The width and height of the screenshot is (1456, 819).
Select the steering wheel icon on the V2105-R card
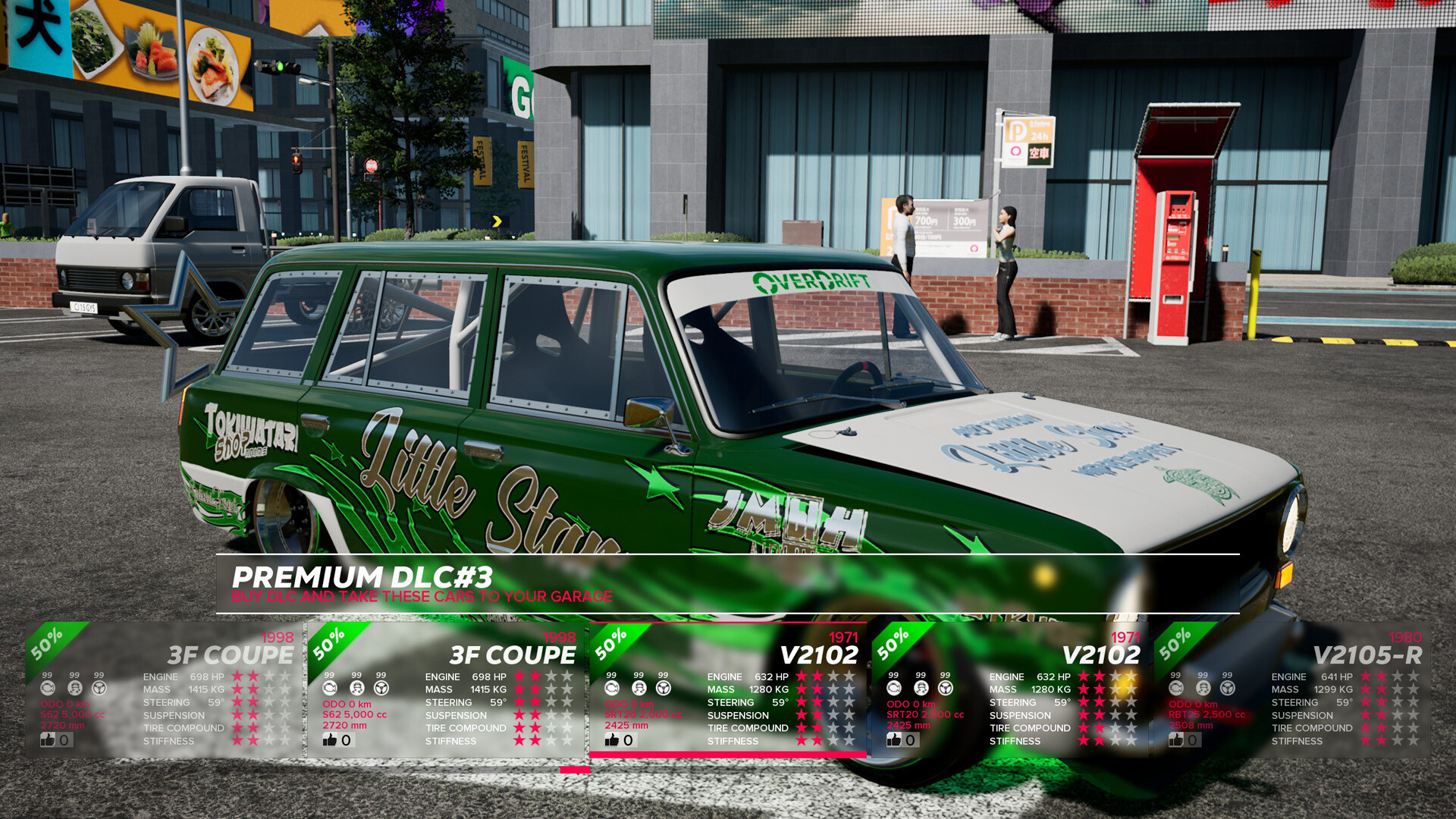coord(1227,688)
